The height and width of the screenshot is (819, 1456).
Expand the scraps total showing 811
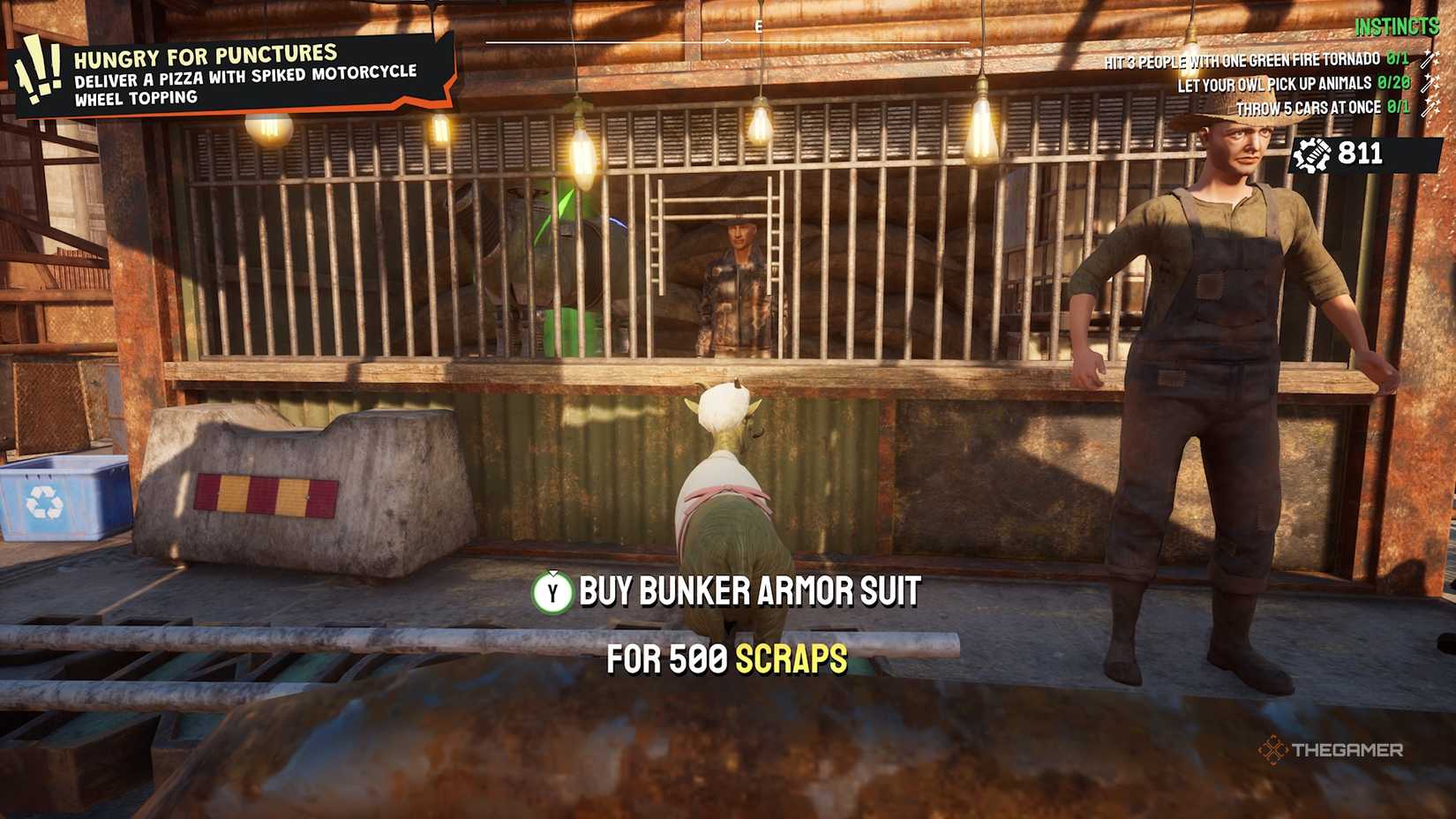click(x=1361, y=154)
